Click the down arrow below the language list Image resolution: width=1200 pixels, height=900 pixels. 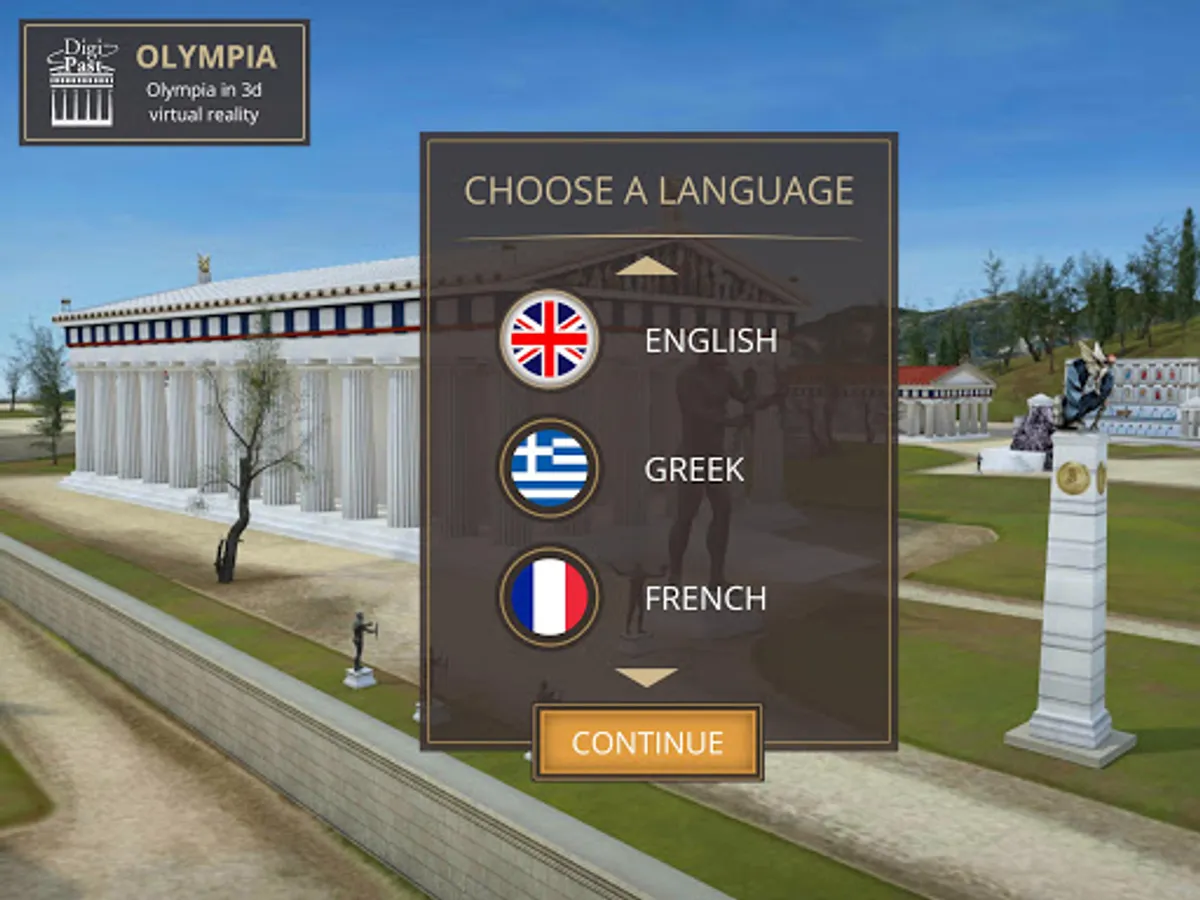point(647,677)
